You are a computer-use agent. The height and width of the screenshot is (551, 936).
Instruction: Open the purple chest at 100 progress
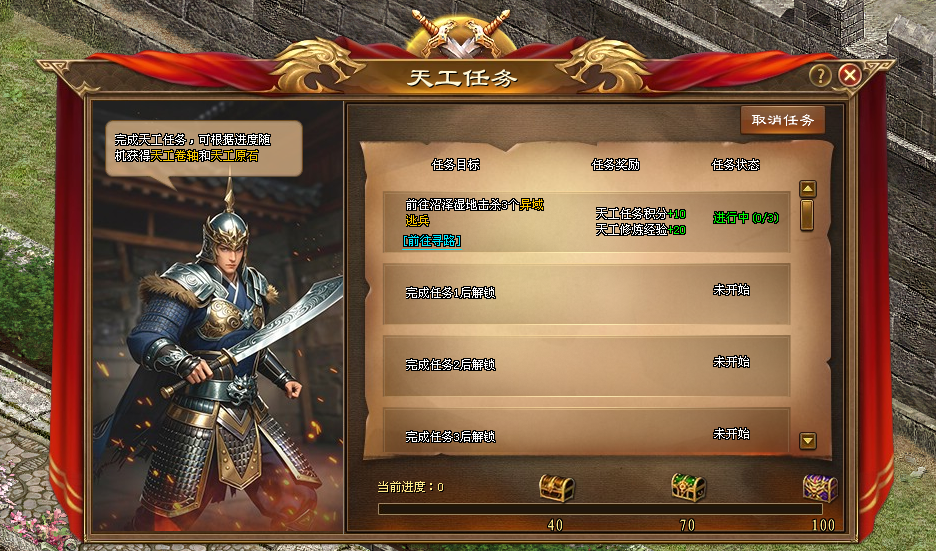pos(819,487)
